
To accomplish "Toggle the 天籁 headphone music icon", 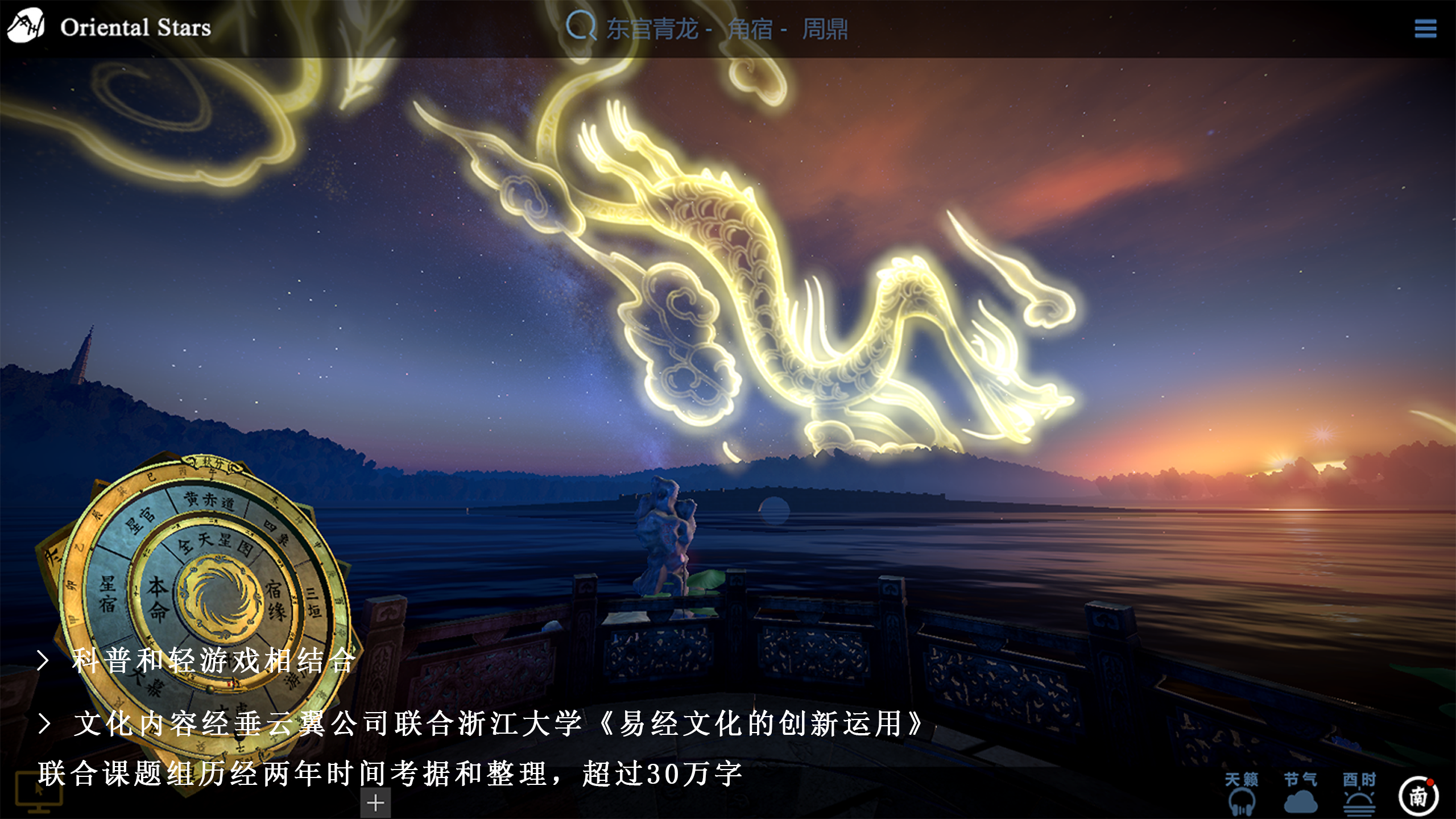I will [1241, 793].
